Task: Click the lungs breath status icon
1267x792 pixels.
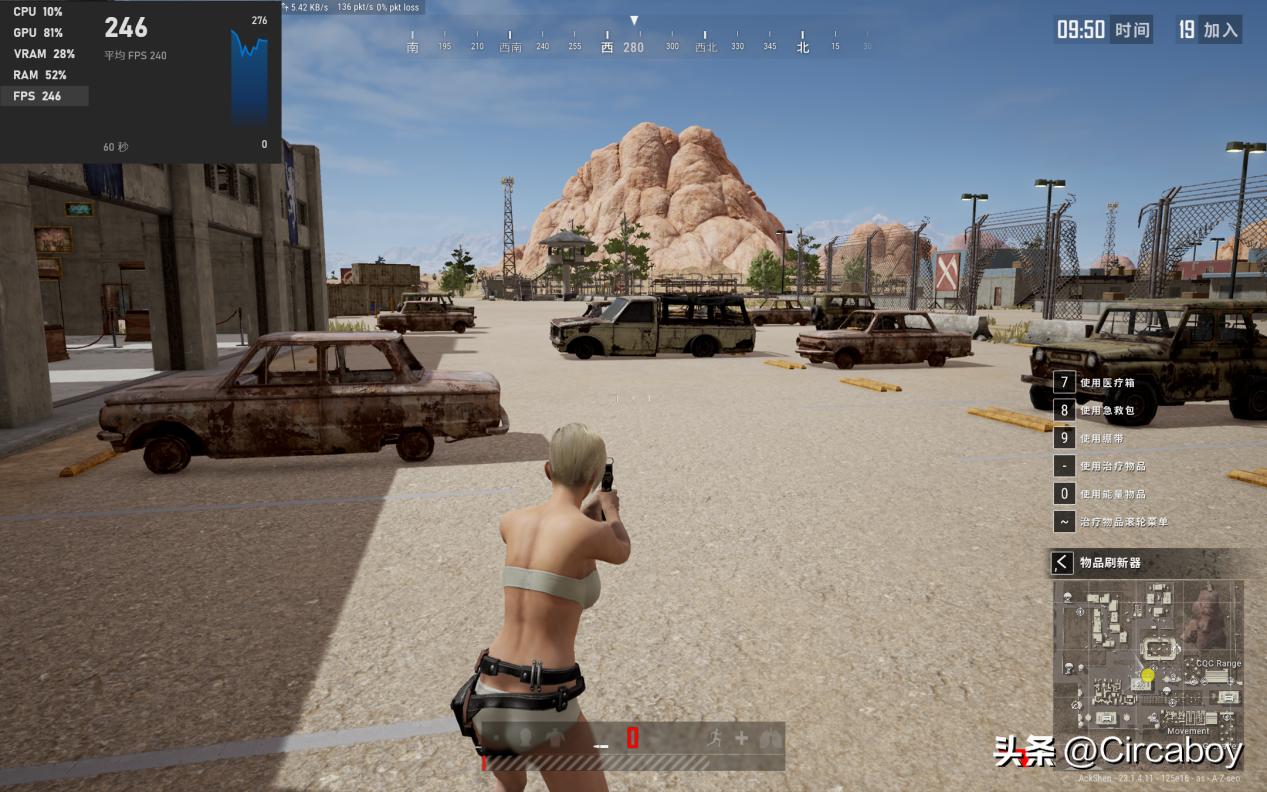Action: pyautogui.click(x=767, y=738)
